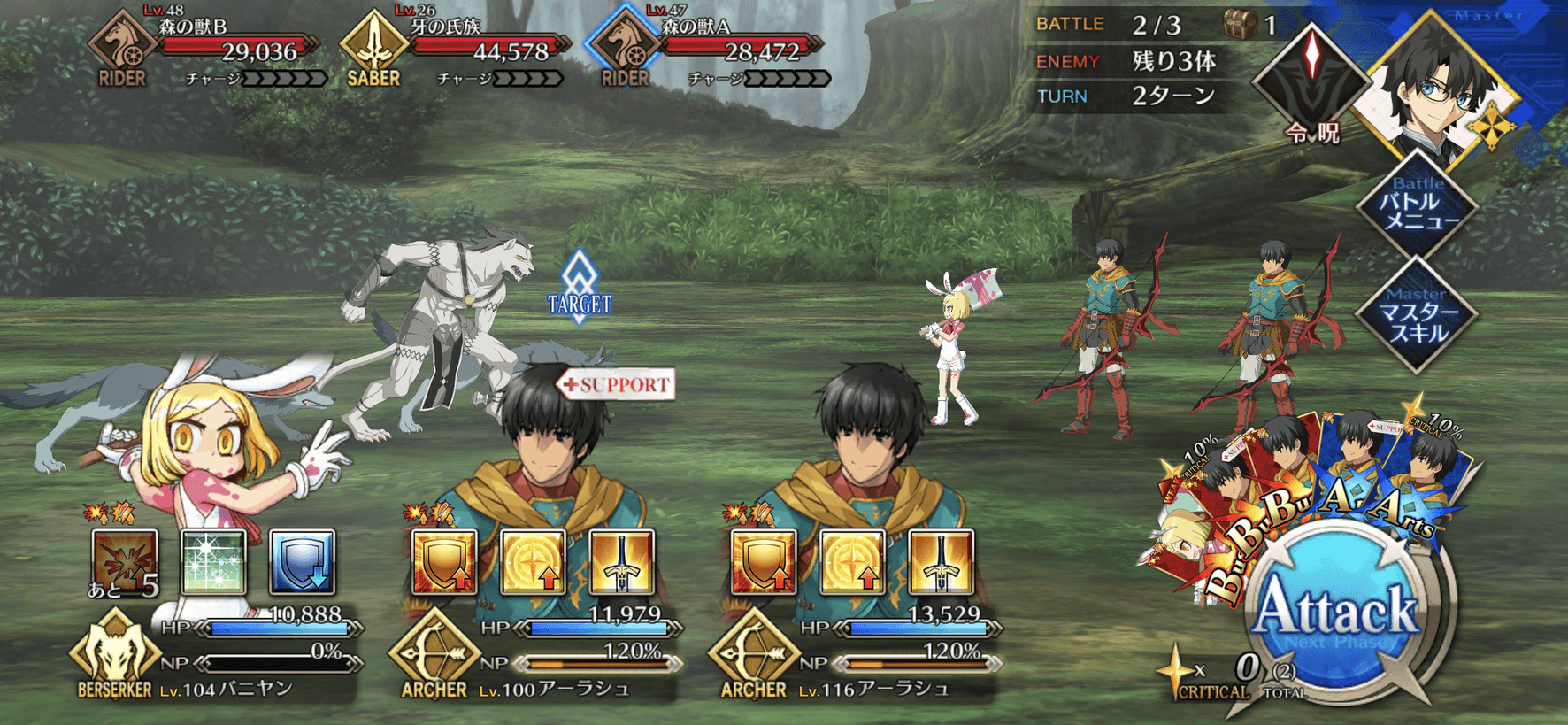The width and height of the screenshot is (1568, 725).
Task: Trigger Lv.116 Arash's sword skill
Action: click(x=941, y=562)
